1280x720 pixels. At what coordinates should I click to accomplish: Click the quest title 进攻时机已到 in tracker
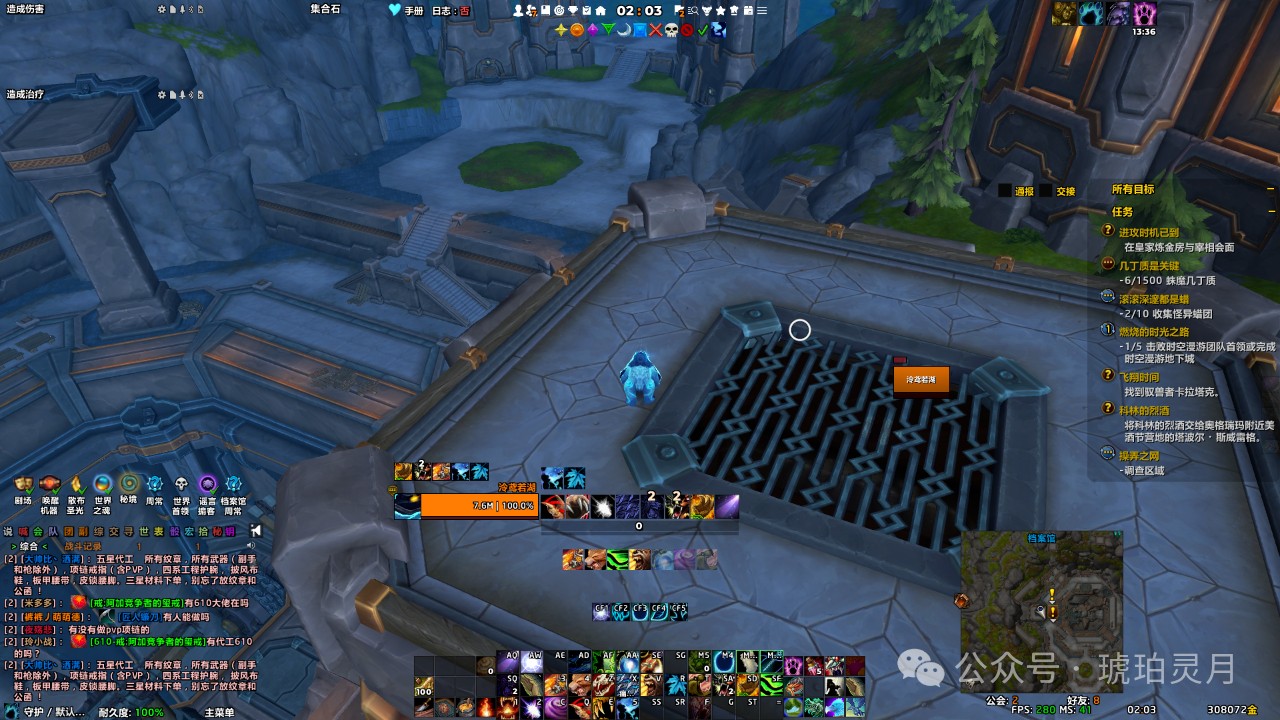1148,232
